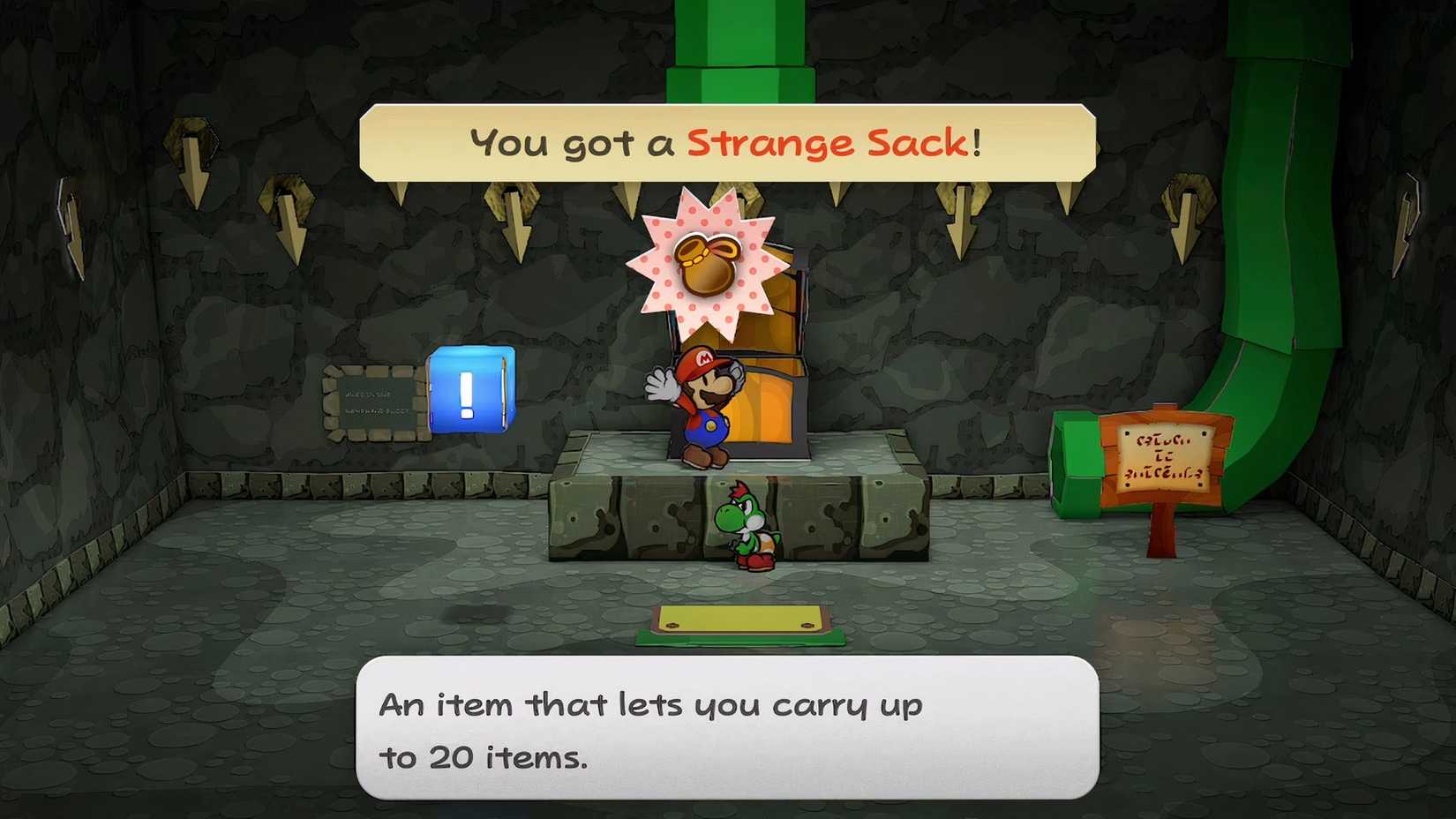1456x819 pixels.
Task: Toggle the exclamation block switch
Action: point(470,392)
